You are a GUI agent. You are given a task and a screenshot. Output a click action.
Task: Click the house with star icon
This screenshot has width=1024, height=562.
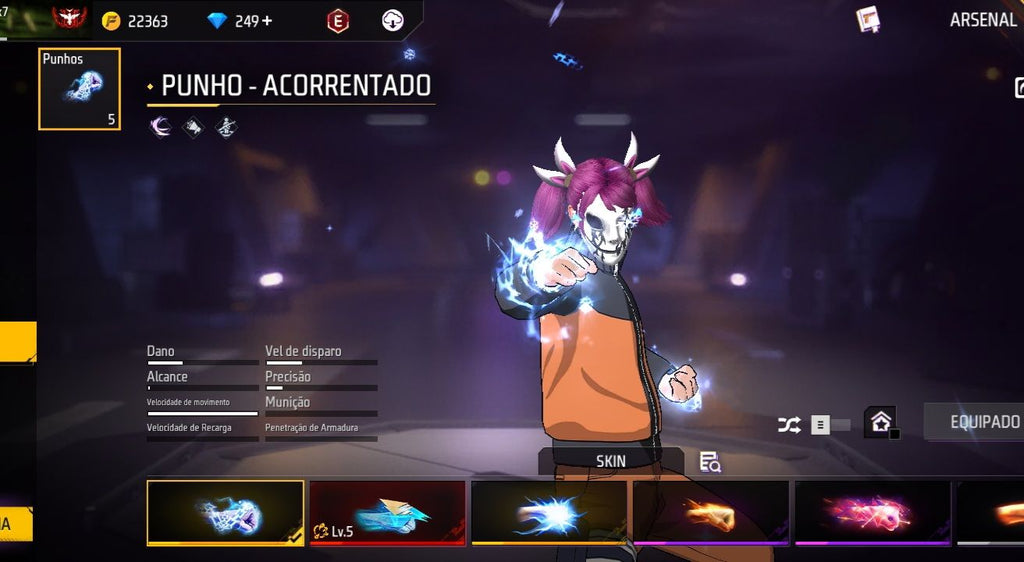880,422
